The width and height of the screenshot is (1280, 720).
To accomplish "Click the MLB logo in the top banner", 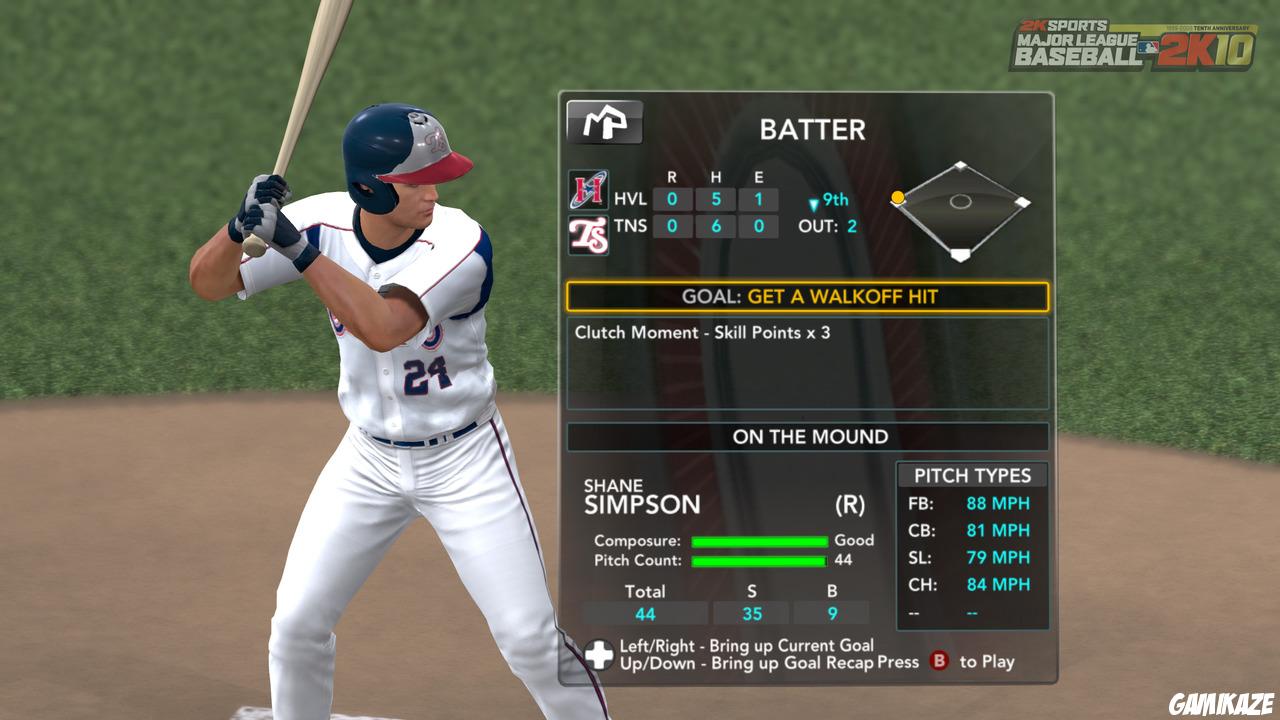I will [x=1147, y=48].
